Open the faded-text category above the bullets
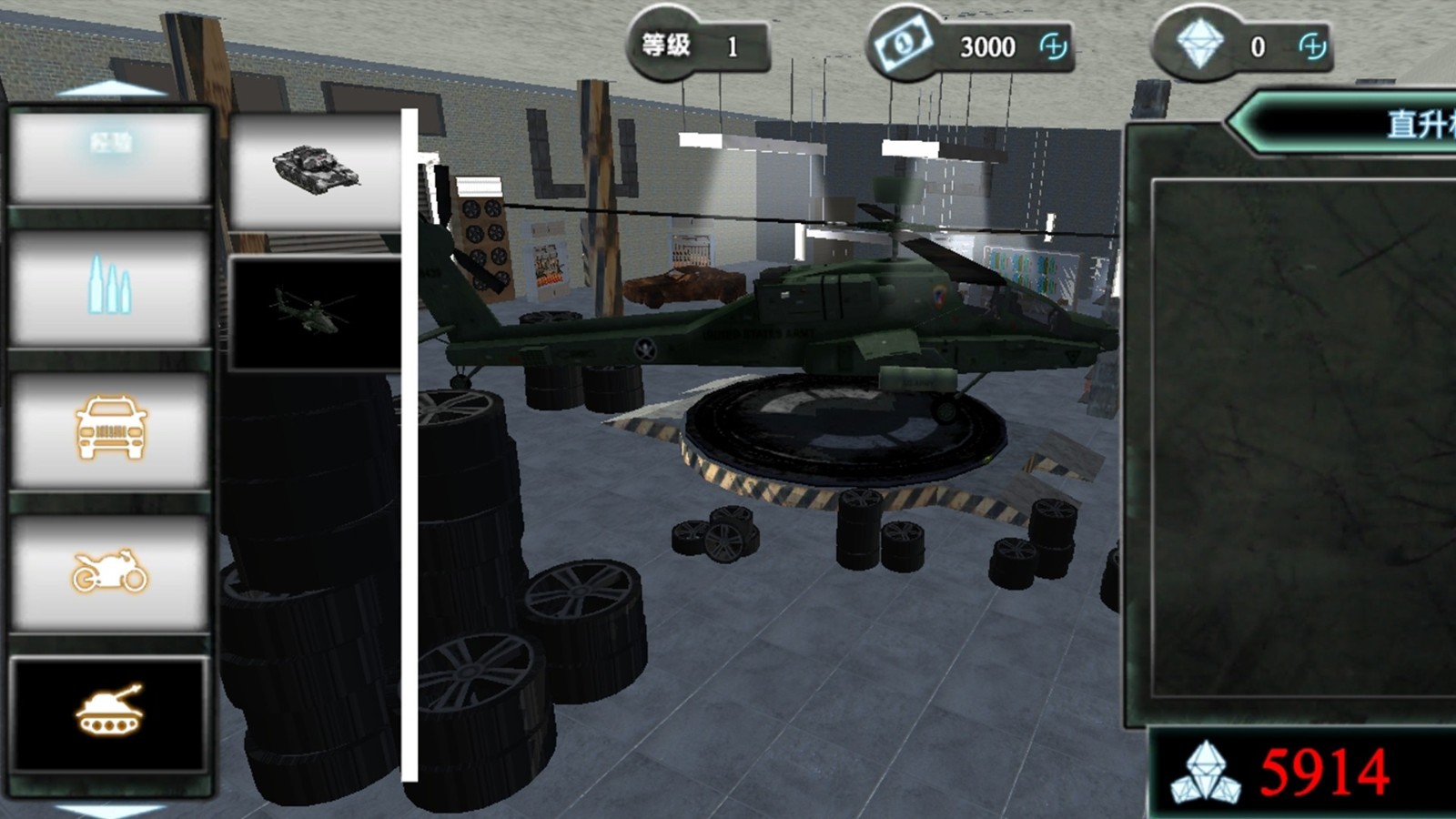The image size is (1456, 819). (x=109, y=155)
